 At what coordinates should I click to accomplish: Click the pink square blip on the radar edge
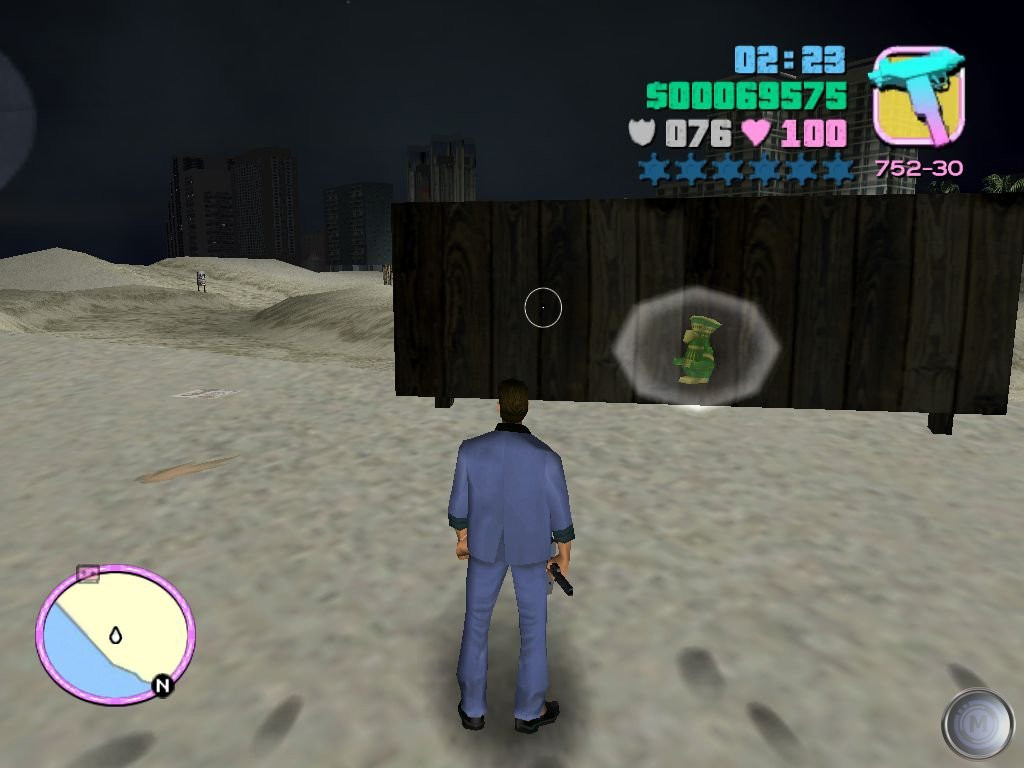tap(88, 573)
